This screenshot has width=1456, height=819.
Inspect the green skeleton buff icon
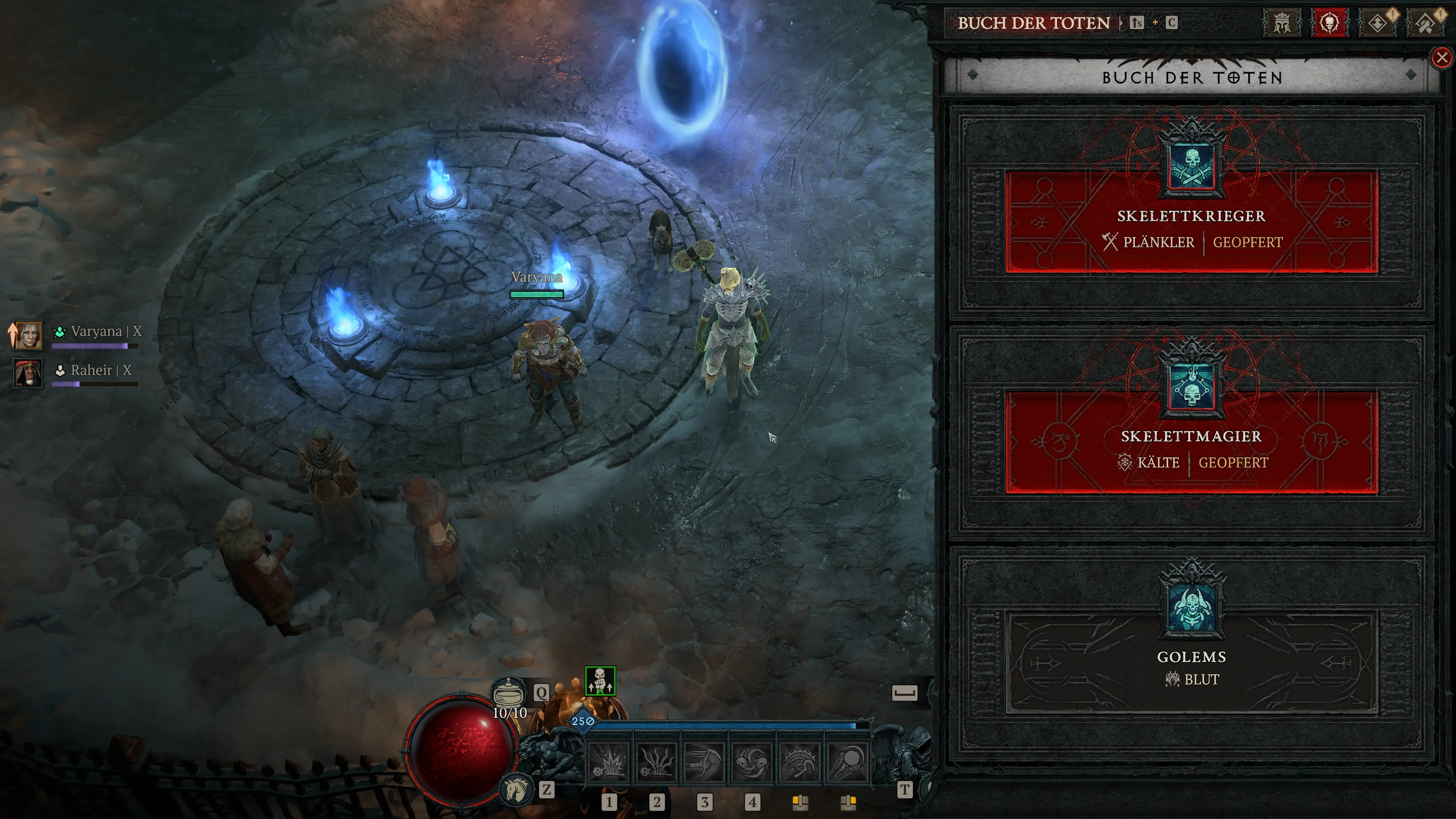click(x=600, y=681)
